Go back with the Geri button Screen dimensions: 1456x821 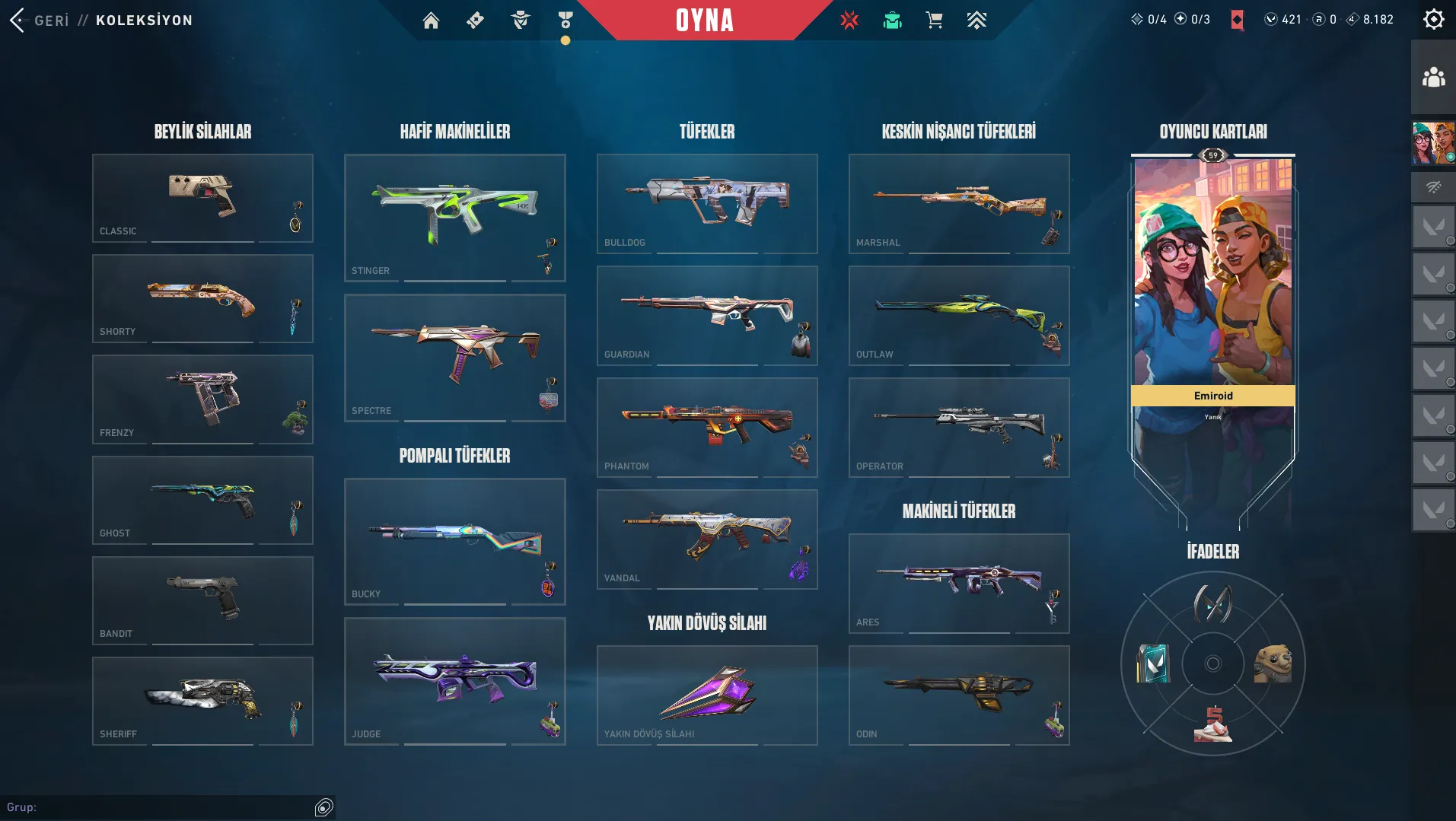[x=40, y=20]
